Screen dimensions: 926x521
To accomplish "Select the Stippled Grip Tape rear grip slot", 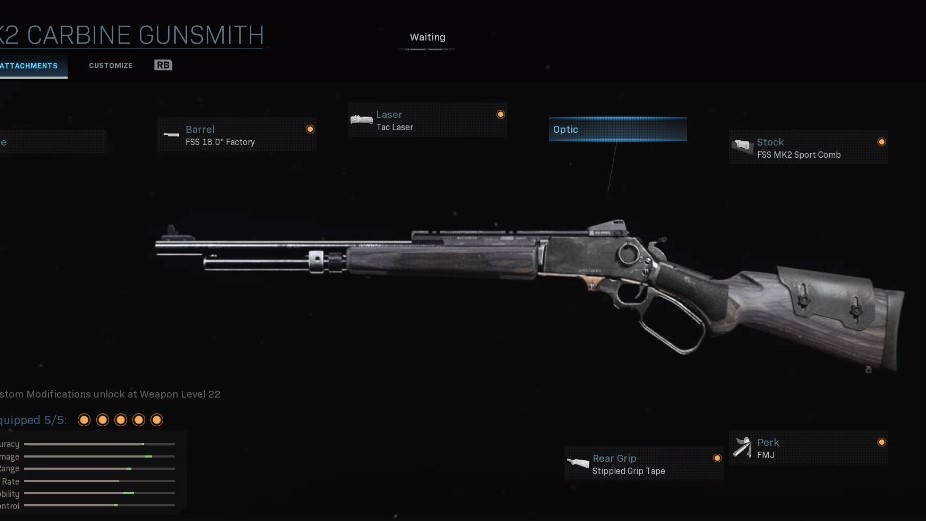I will (x=643, y=464).
